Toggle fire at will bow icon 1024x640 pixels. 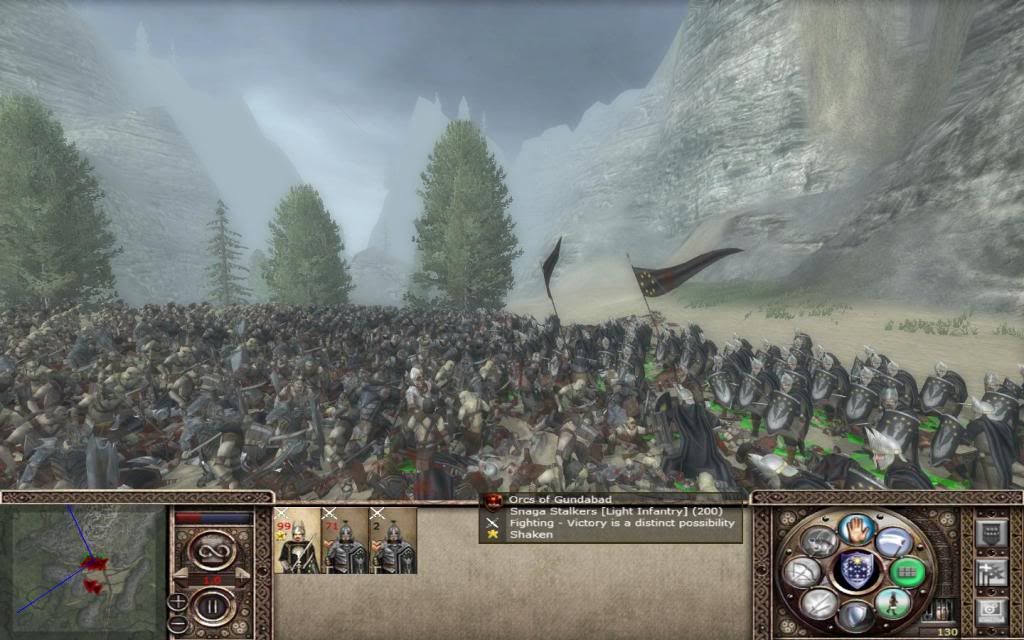click(803, 573)
